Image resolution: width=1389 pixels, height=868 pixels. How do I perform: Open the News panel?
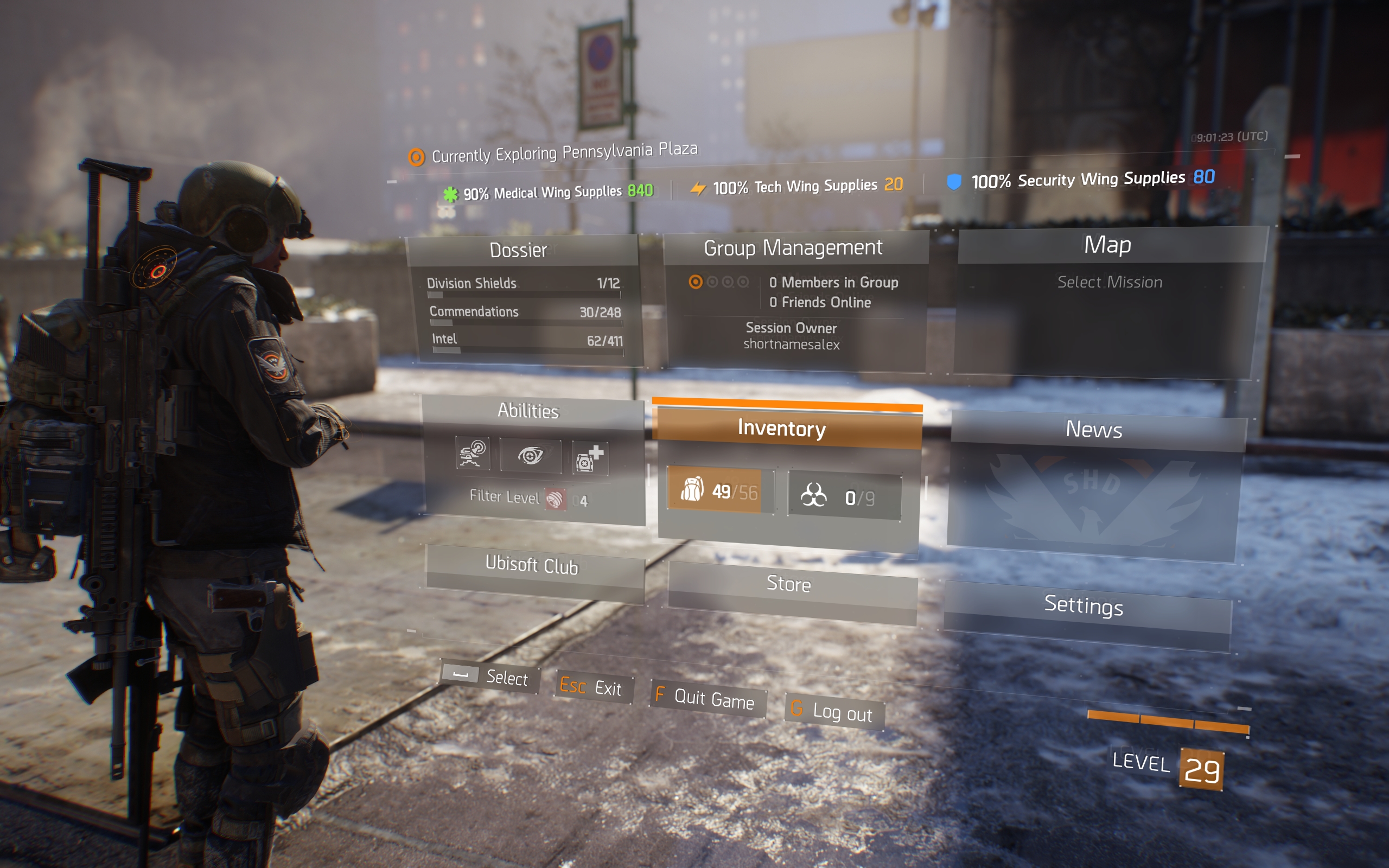pos(1093,430)
